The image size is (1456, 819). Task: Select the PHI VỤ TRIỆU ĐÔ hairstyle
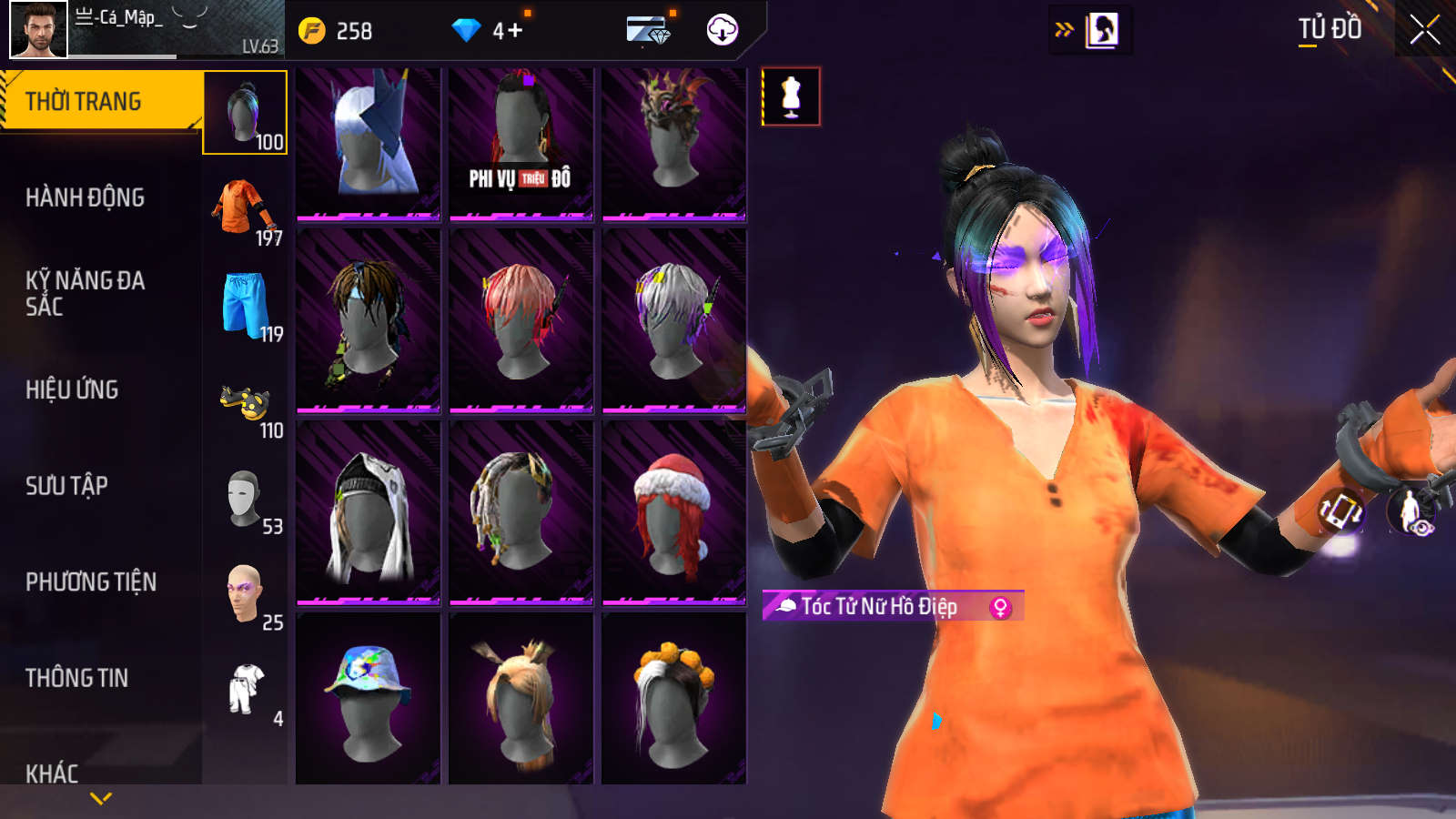pyautogui.click(x=521, y=143)
